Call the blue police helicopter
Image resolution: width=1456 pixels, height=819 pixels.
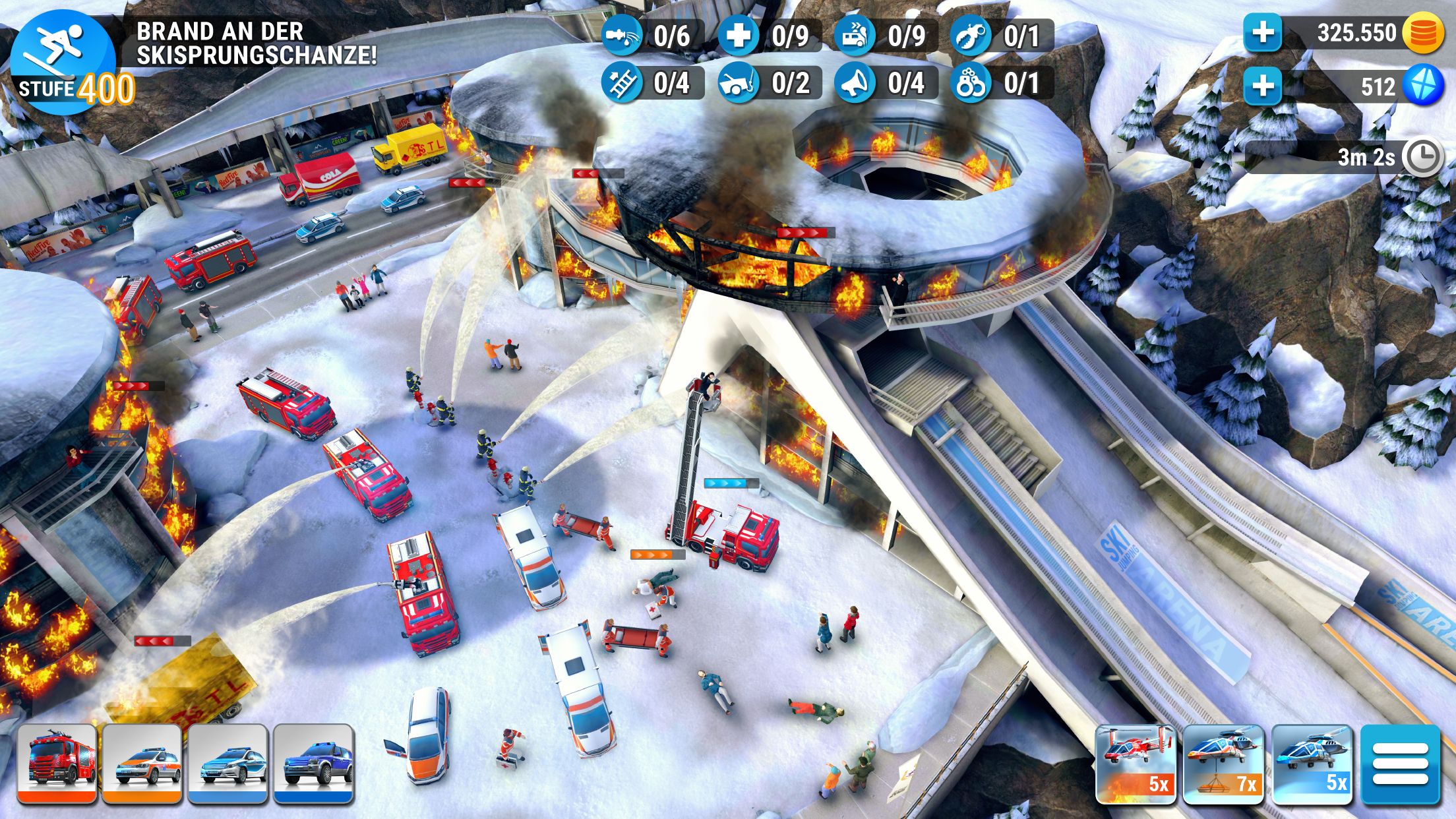(x=1312, y=764)
